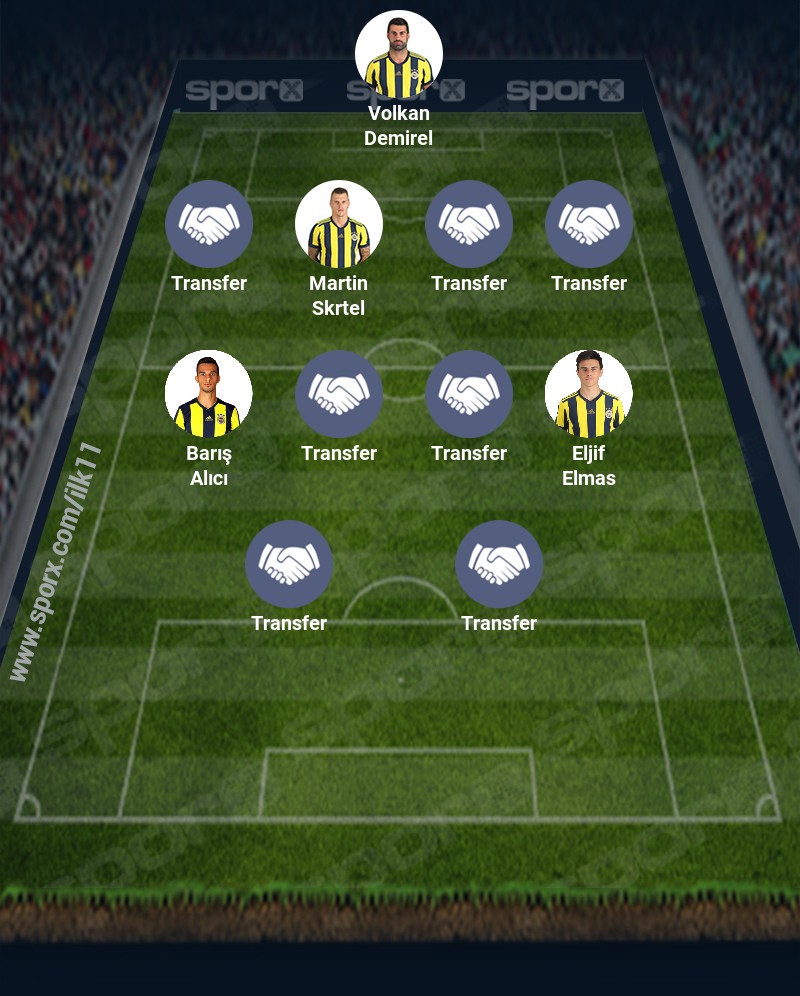This screenshot has height=996, width=800.
Task: Pick Barış Alıcı's player portrait
Action: point(209,394)
